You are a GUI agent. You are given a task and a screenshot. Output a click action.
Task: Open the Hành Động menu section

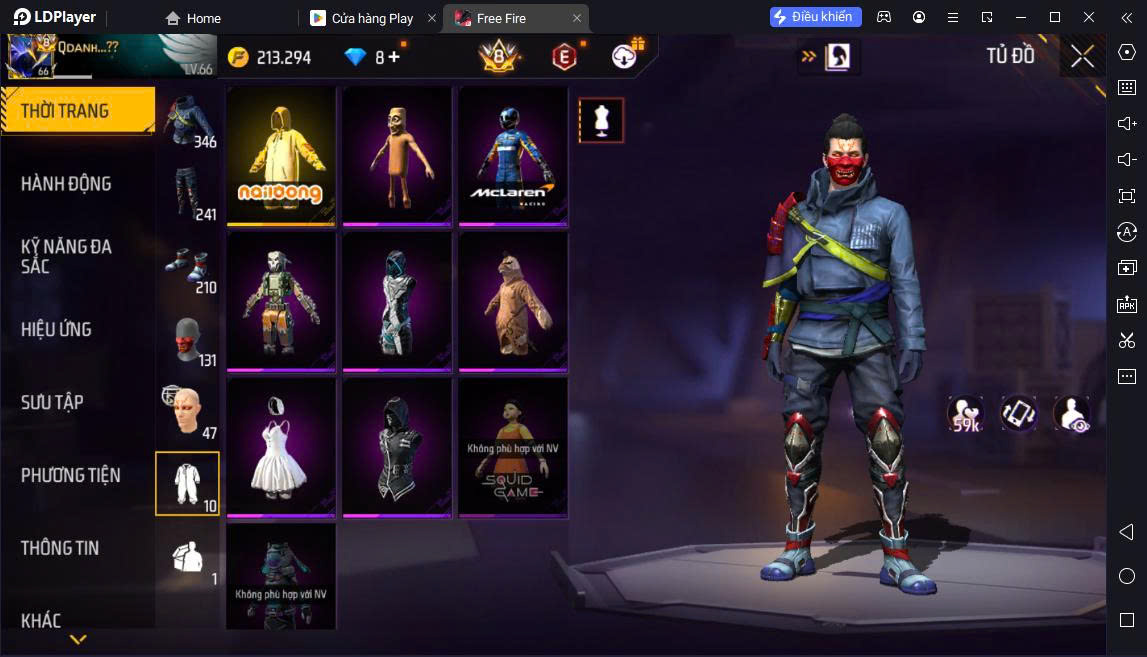click(66, 184)
